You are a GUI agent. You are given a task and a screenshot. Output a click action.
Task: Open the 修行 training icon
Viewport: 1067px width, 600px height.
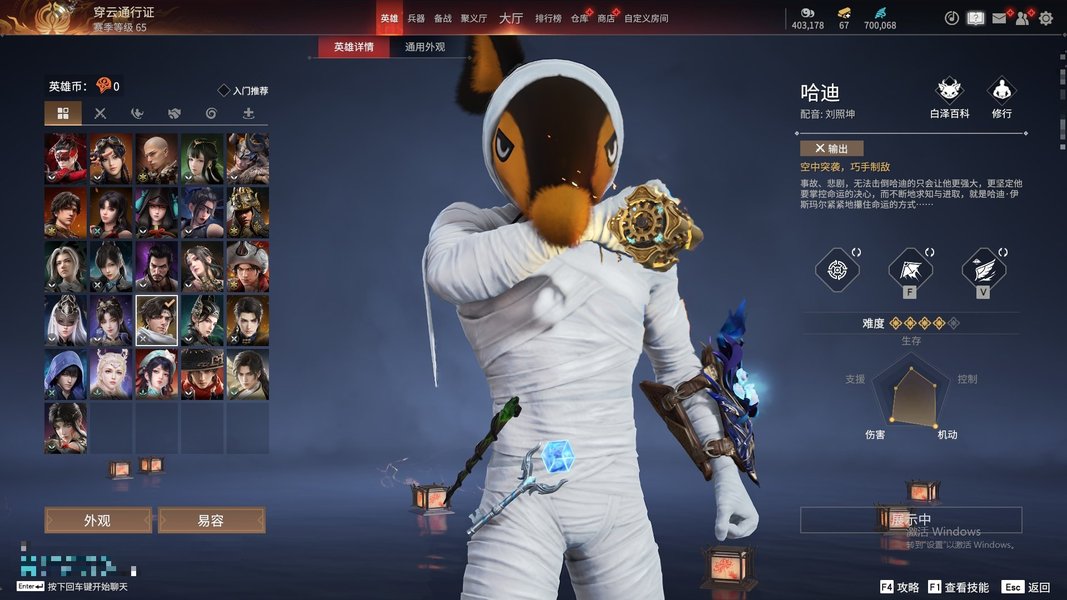[x=1001, y=97]
